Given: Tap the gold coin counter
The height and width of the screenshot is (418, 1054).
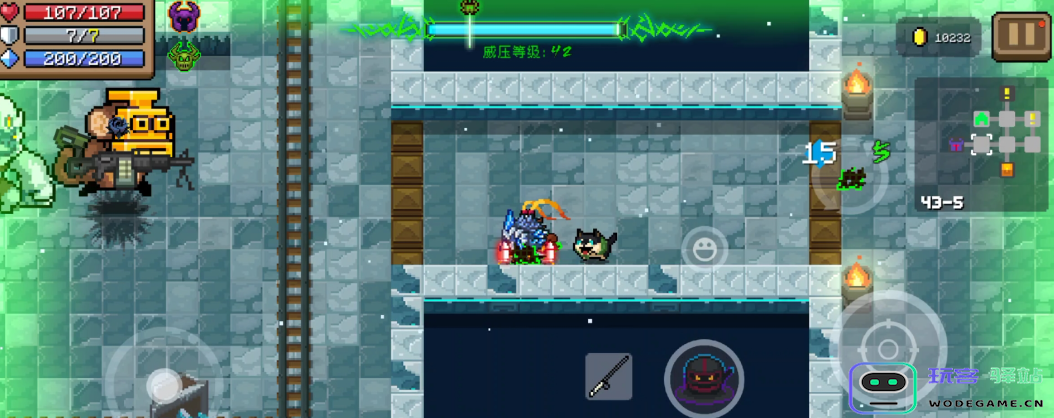Looking at the screenshot, I should click(x=939, y=38).
